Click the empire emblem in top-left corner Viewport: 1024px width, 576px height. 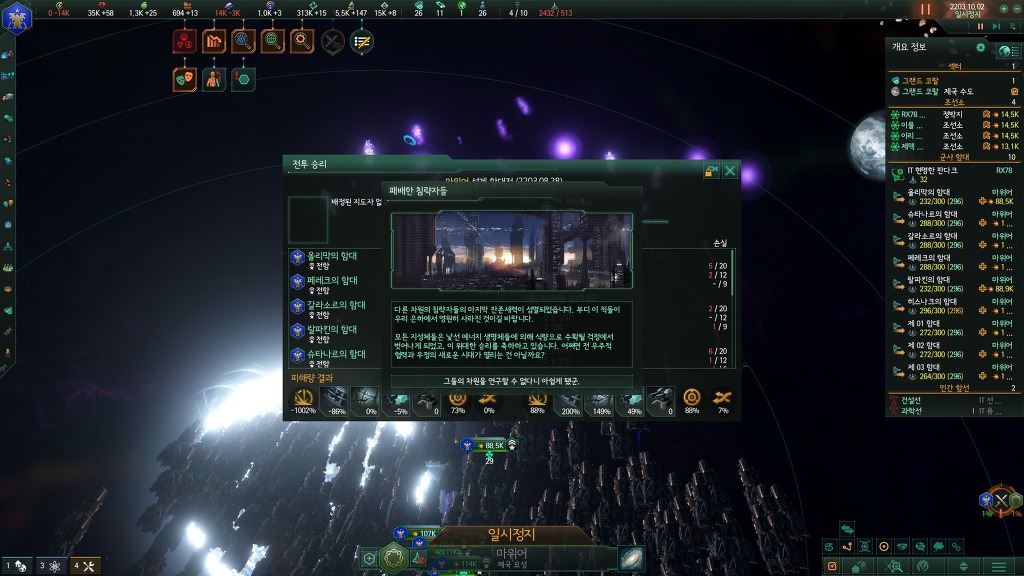(15, 15)
